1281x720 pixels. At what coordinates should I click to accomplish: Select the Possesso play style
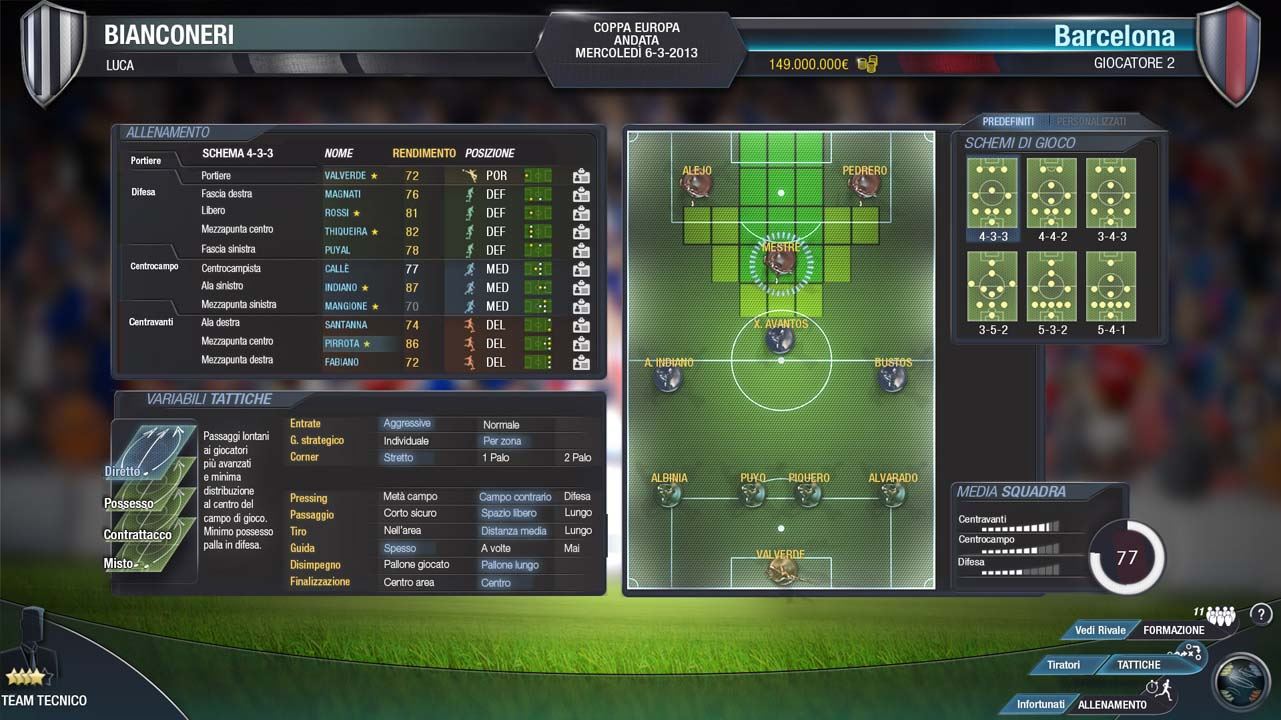(129, 503)
